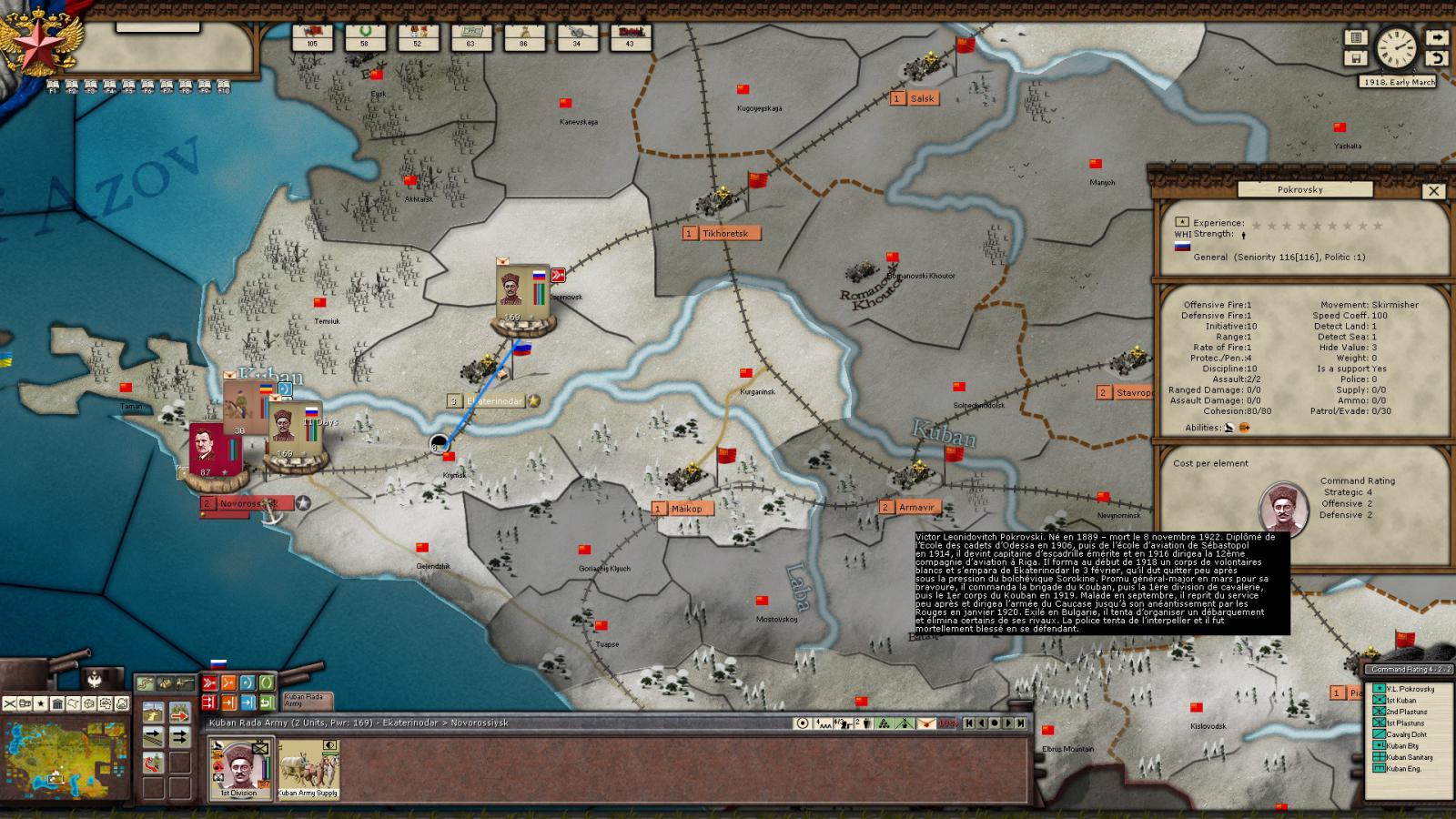This screenshot has height=819, width=1456.
Task: Select 1st Kuban in the element list
Action: tap(1400, 701)
